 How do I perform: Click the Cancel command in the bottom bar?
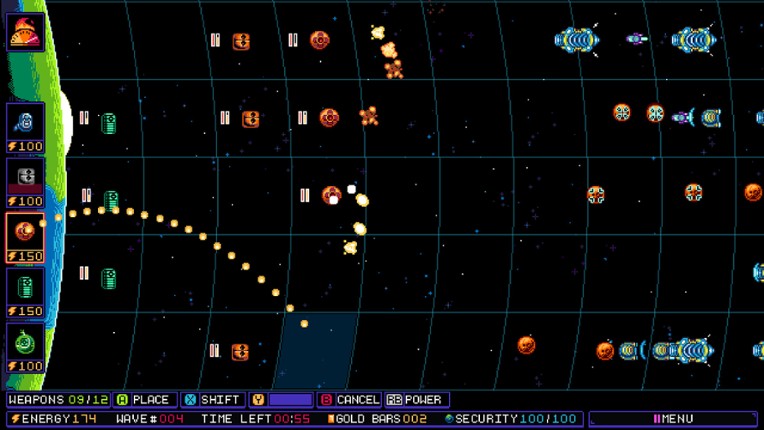click(x=349, y=400)
